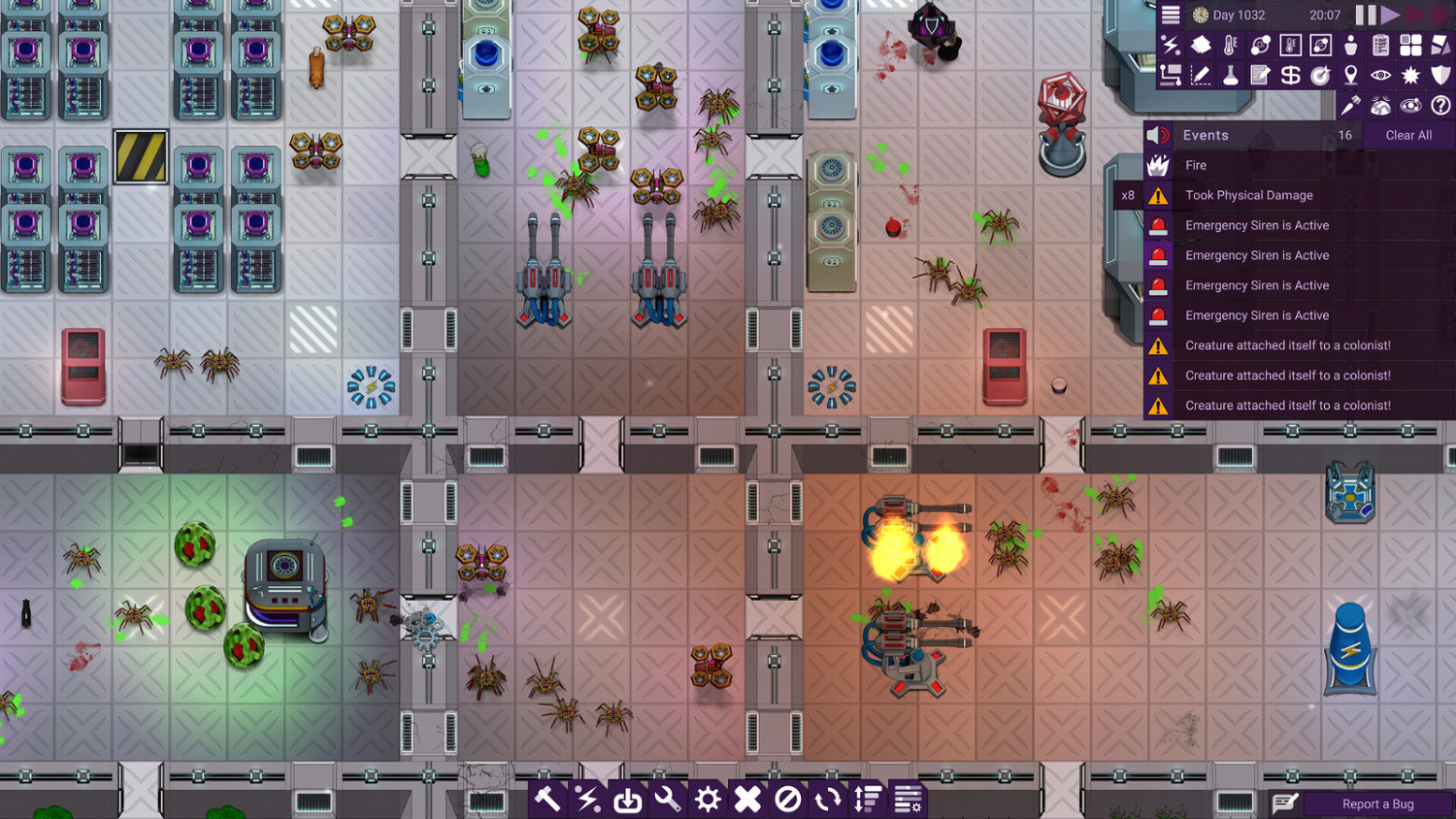Collapse the Events panel header

[x=1252, y=135]
